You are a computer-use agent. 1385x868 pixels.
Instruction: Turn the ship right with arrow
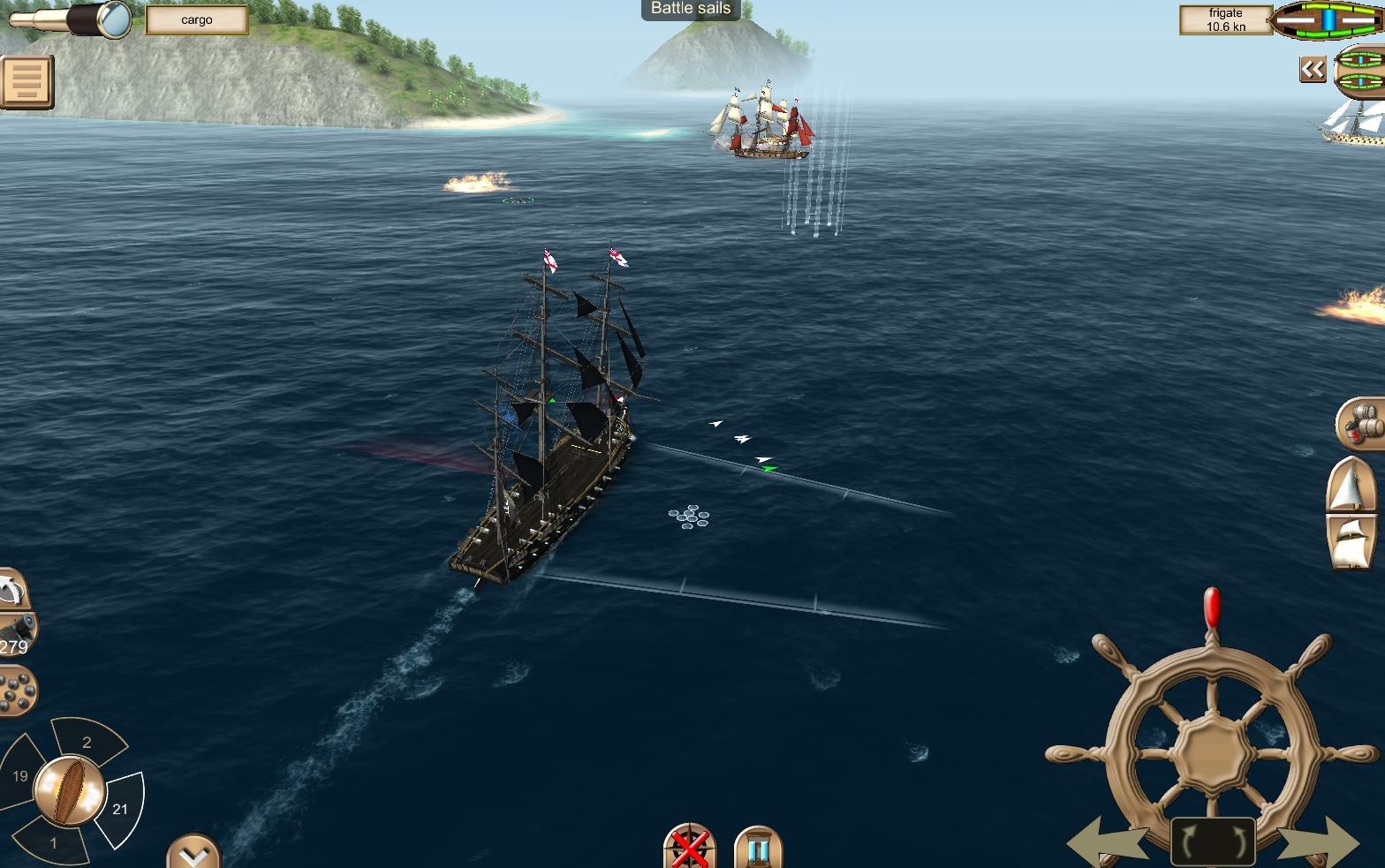(x=1318, y=844)
